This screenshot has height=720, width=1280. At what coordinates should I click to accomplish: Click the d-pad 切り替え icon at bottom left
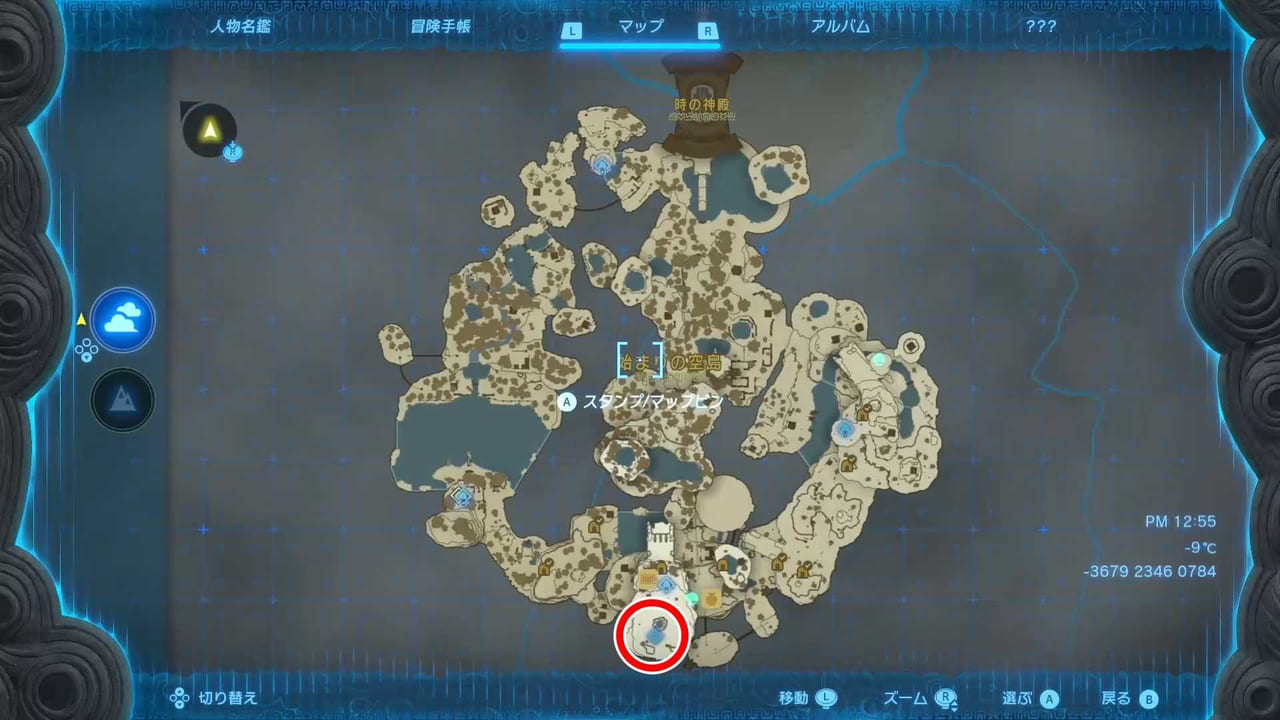[178, 698]
